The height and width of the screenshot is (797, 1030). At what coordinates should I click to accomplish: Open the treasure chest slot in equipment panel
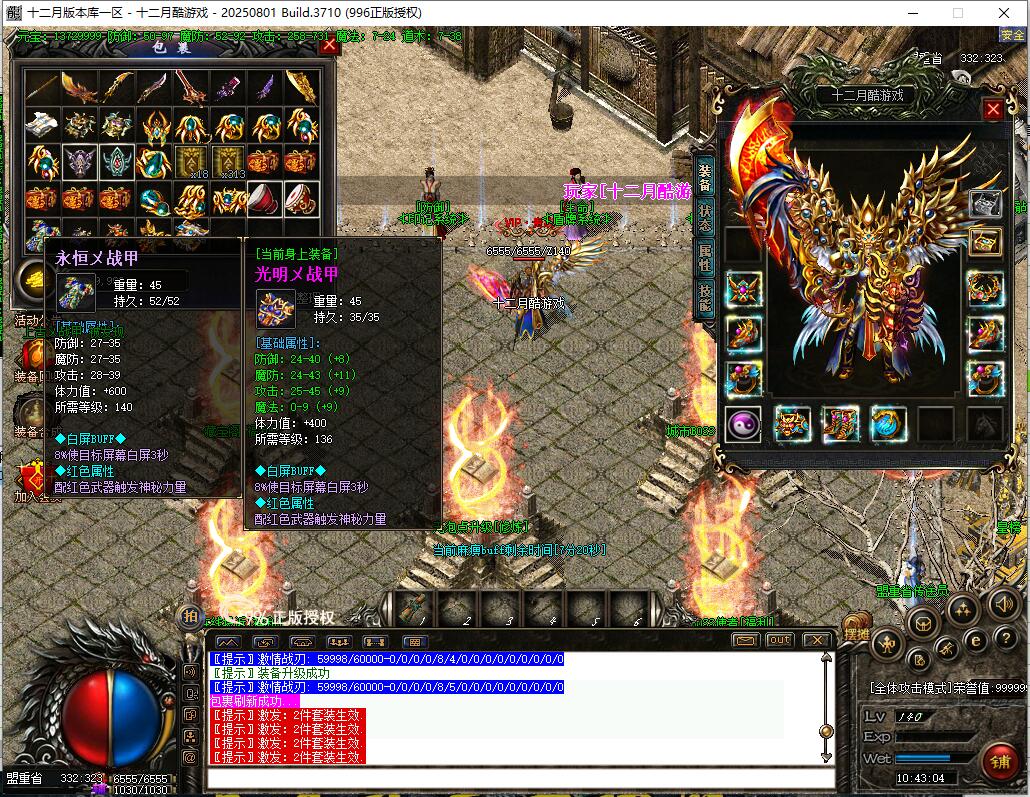pos(985,242)
